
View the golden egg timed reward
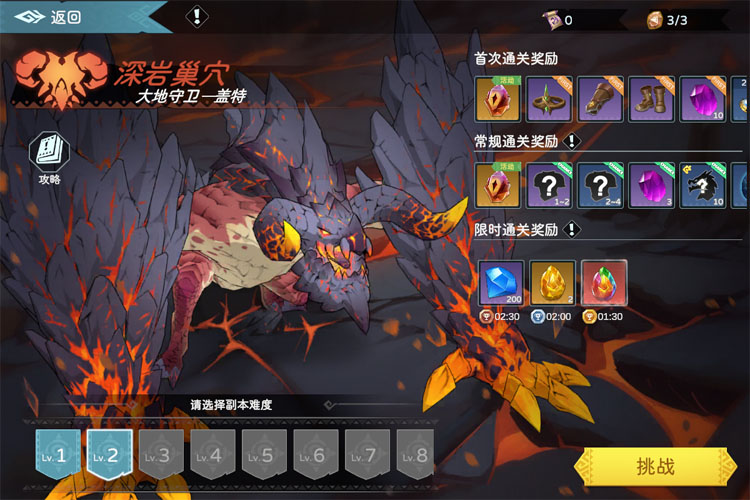[551, 283]
